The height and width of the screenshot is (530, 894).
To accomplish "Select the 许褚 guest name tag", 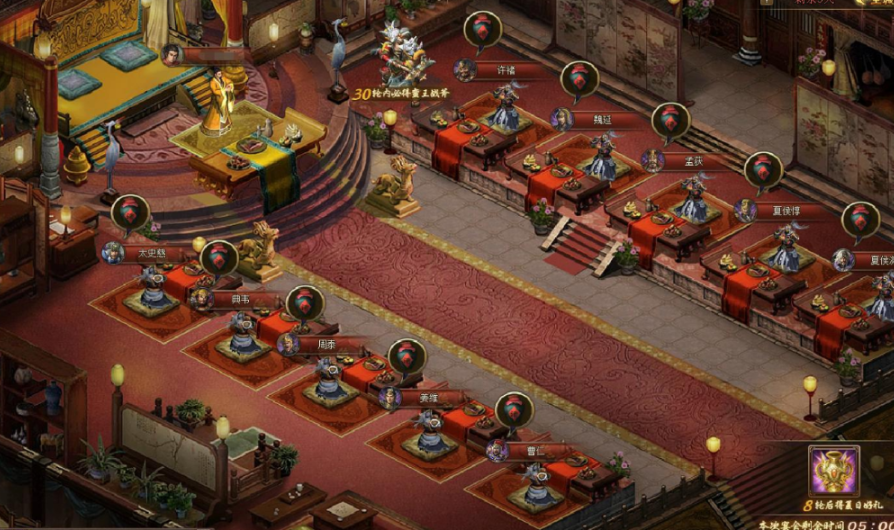I will (x=506, y=71).
